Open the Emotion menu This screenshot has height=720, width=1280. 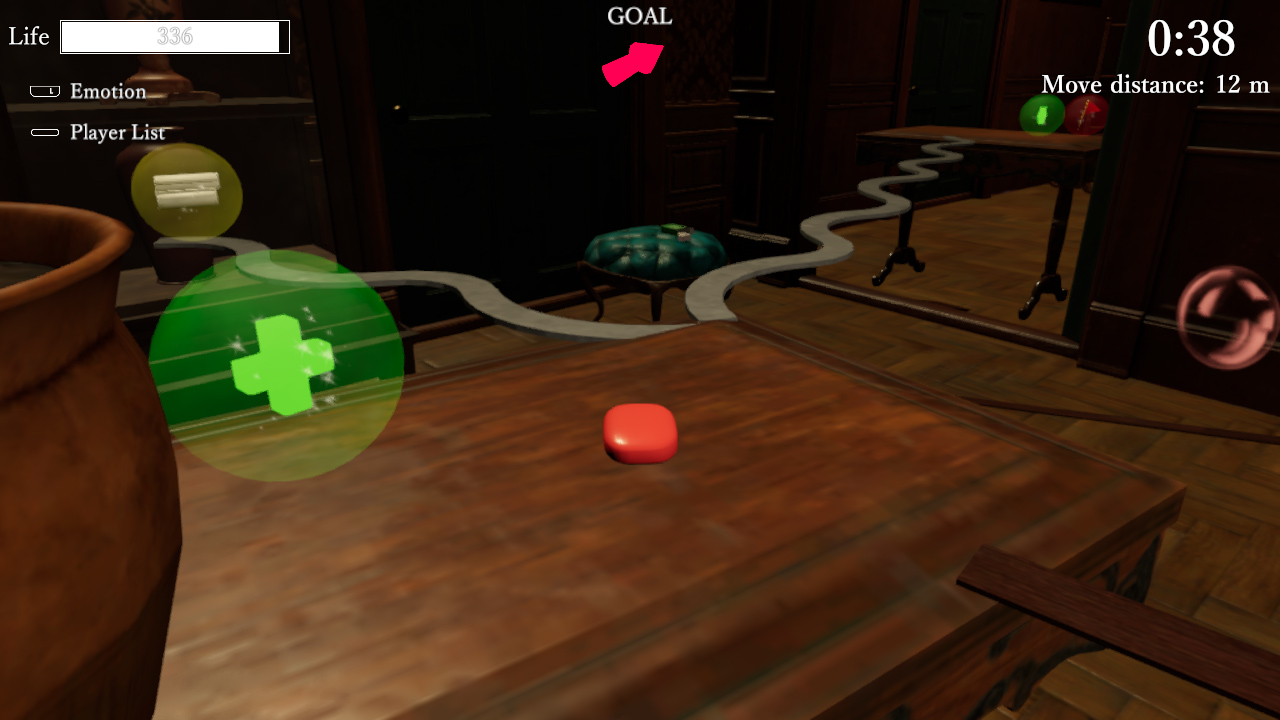pos(106,91)
